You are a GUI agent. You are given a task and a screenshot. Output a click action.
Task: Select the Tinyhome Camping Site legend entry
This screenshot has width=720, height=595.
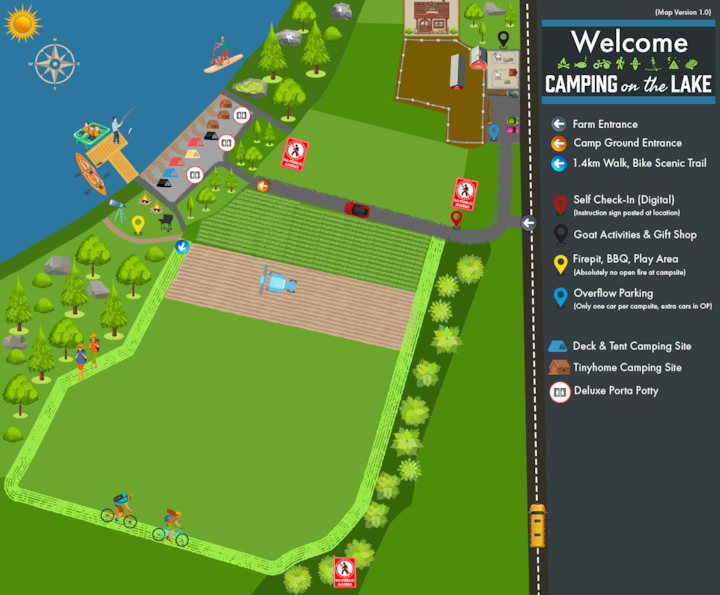tap(625, 368)
